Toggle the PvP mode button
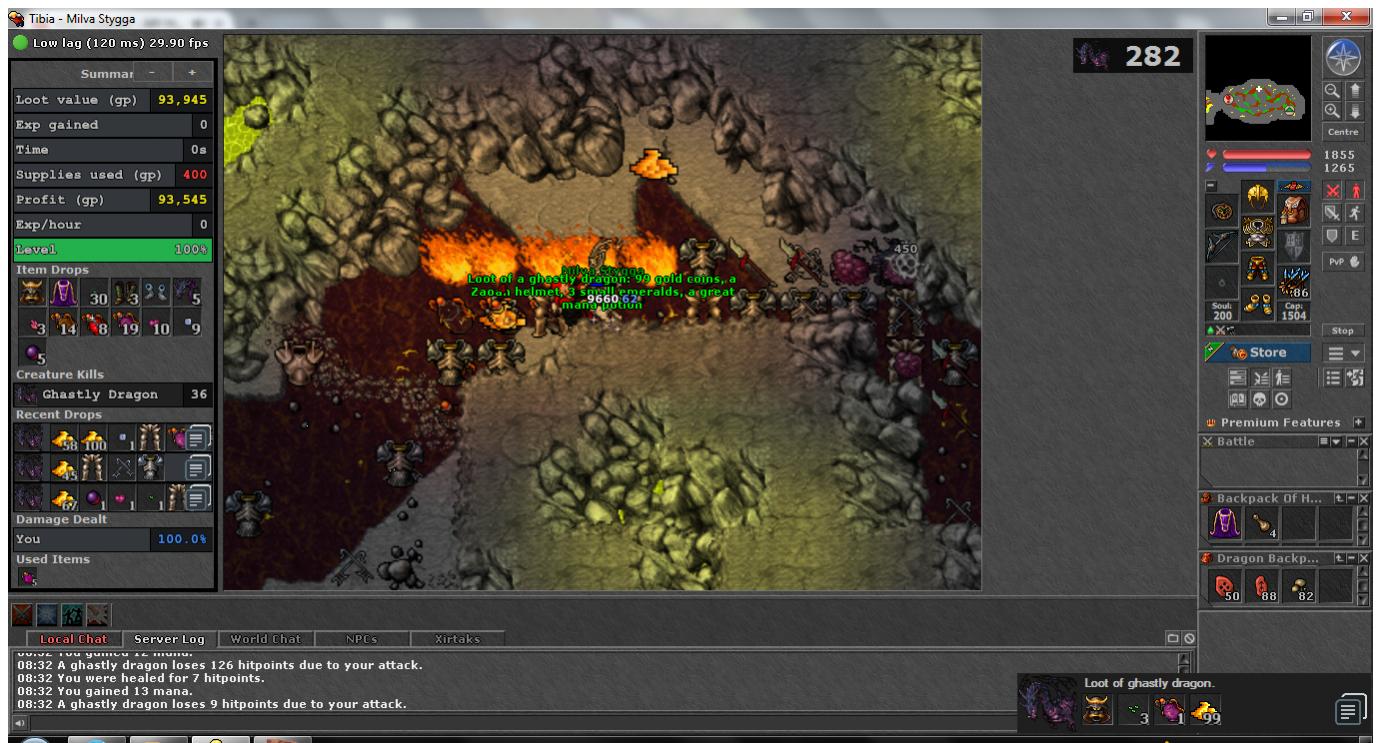This screenshot has width=1381, height=743. point(1343,261)
